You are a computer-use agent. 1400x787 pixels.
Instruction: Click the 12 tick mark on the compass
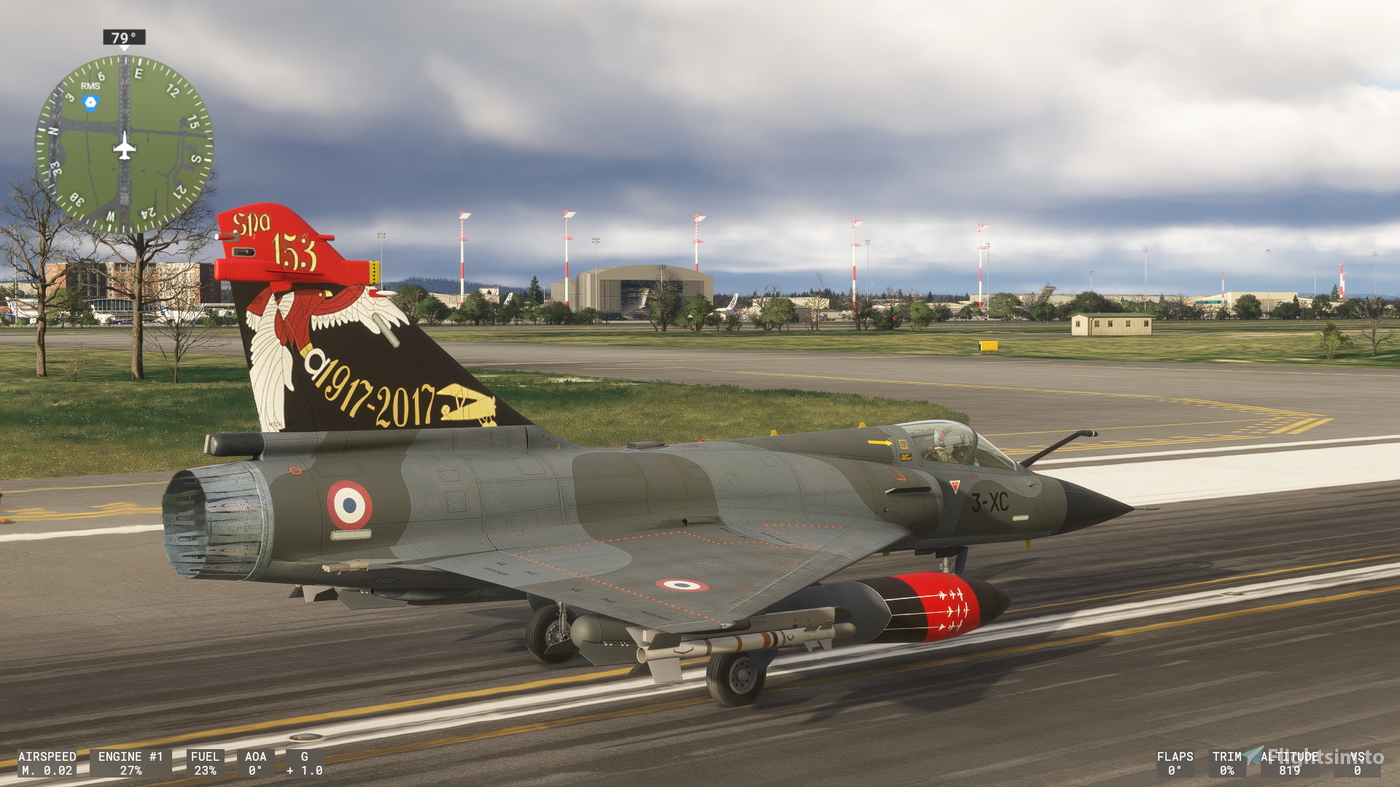pos(172,91)
